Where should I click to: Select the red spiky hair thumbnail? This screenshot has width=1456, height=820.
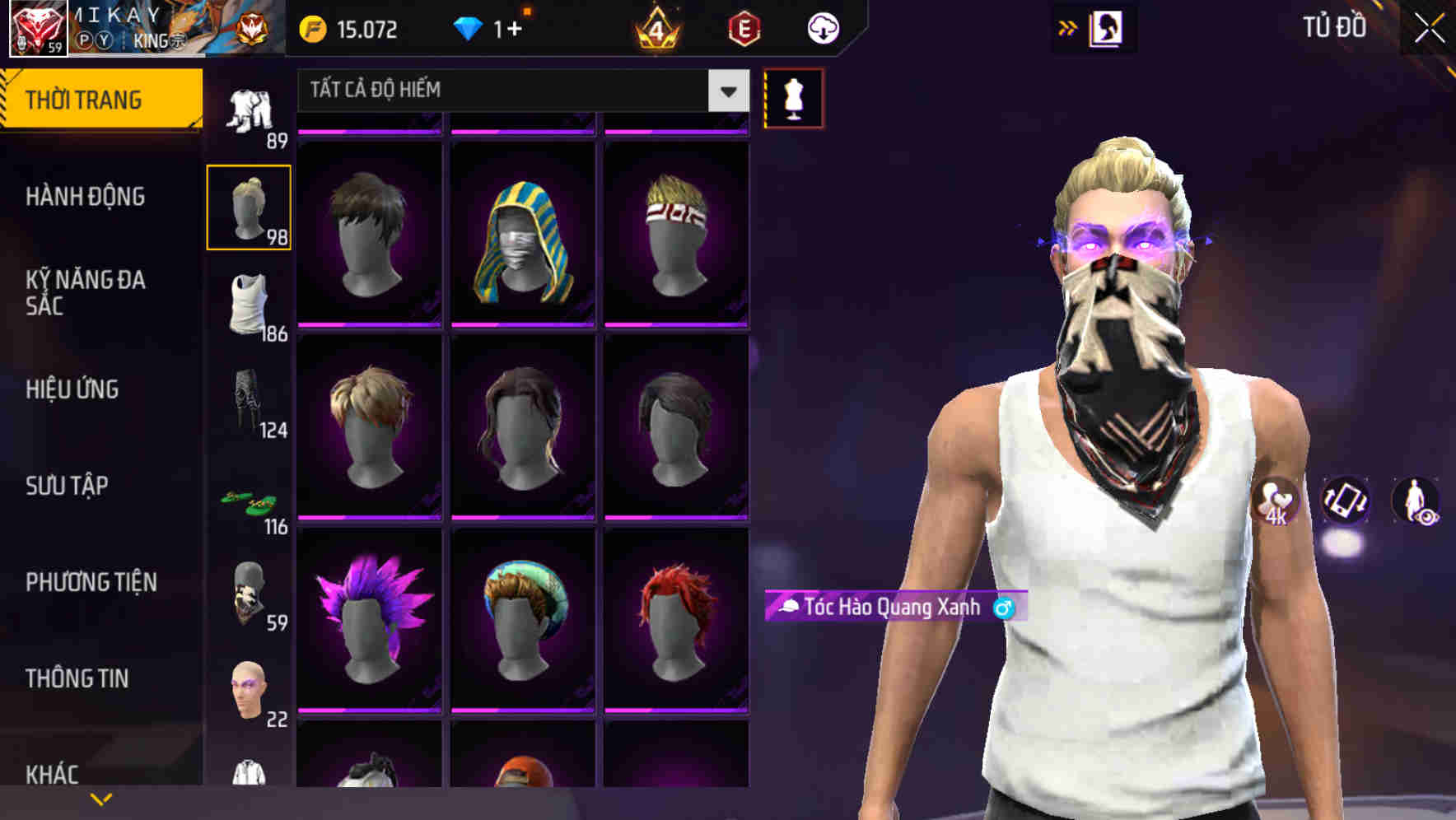coord(675,617)
